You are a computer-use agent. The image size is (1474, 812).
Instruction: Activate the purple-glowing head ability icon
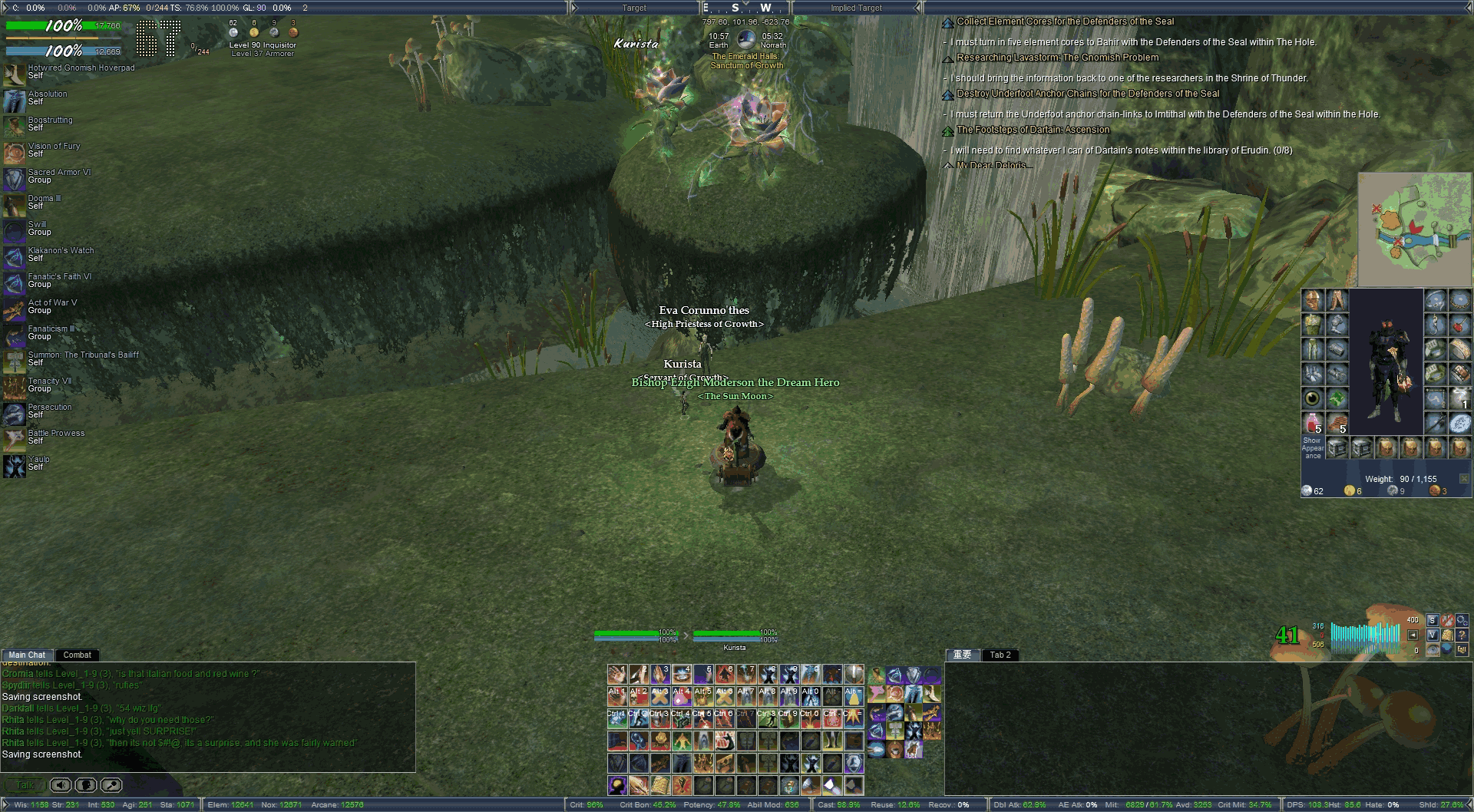(x=617, y=785)
